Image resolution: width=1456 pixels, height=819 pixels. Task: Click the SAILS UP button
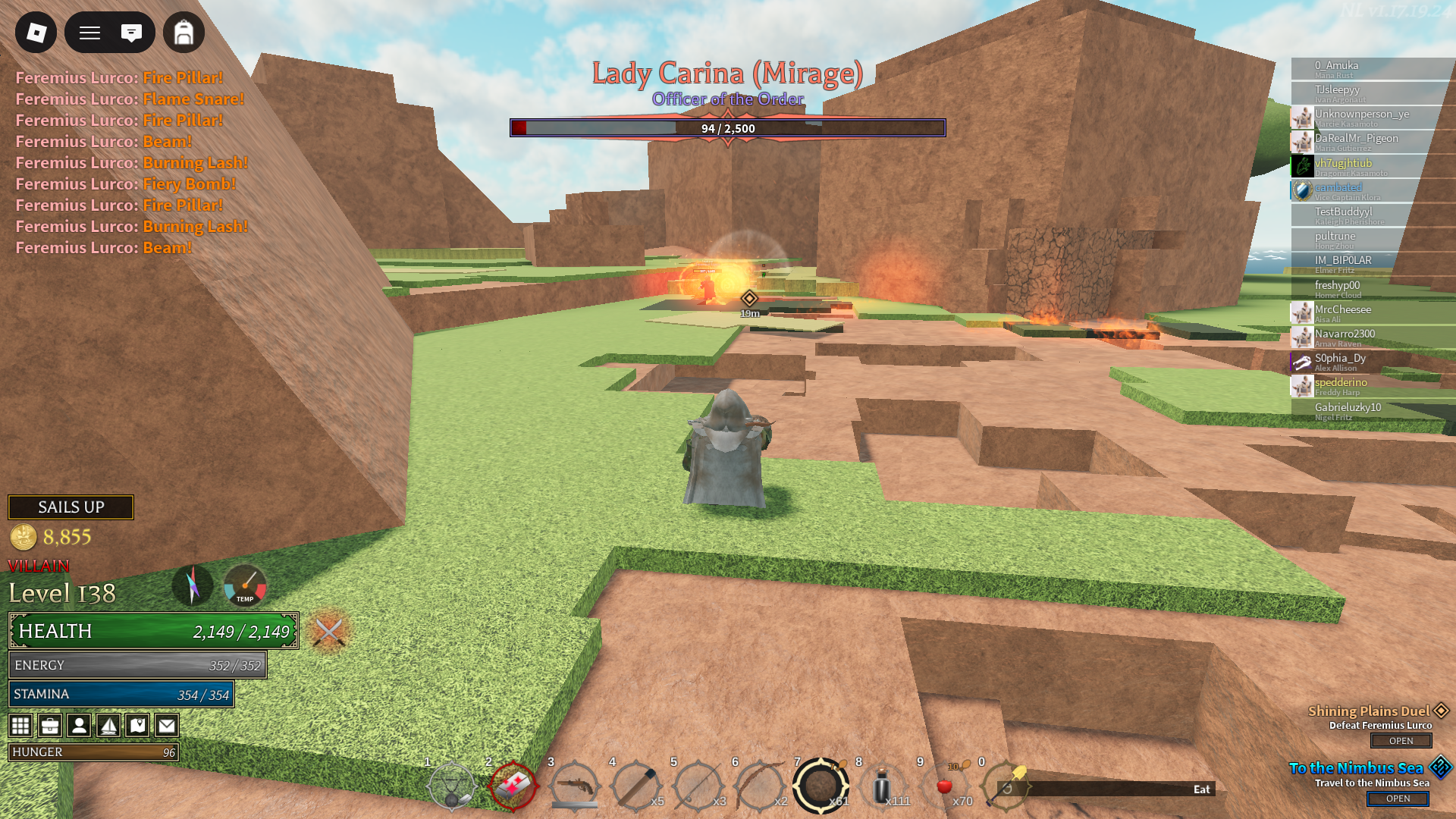(x=71, y=507)
